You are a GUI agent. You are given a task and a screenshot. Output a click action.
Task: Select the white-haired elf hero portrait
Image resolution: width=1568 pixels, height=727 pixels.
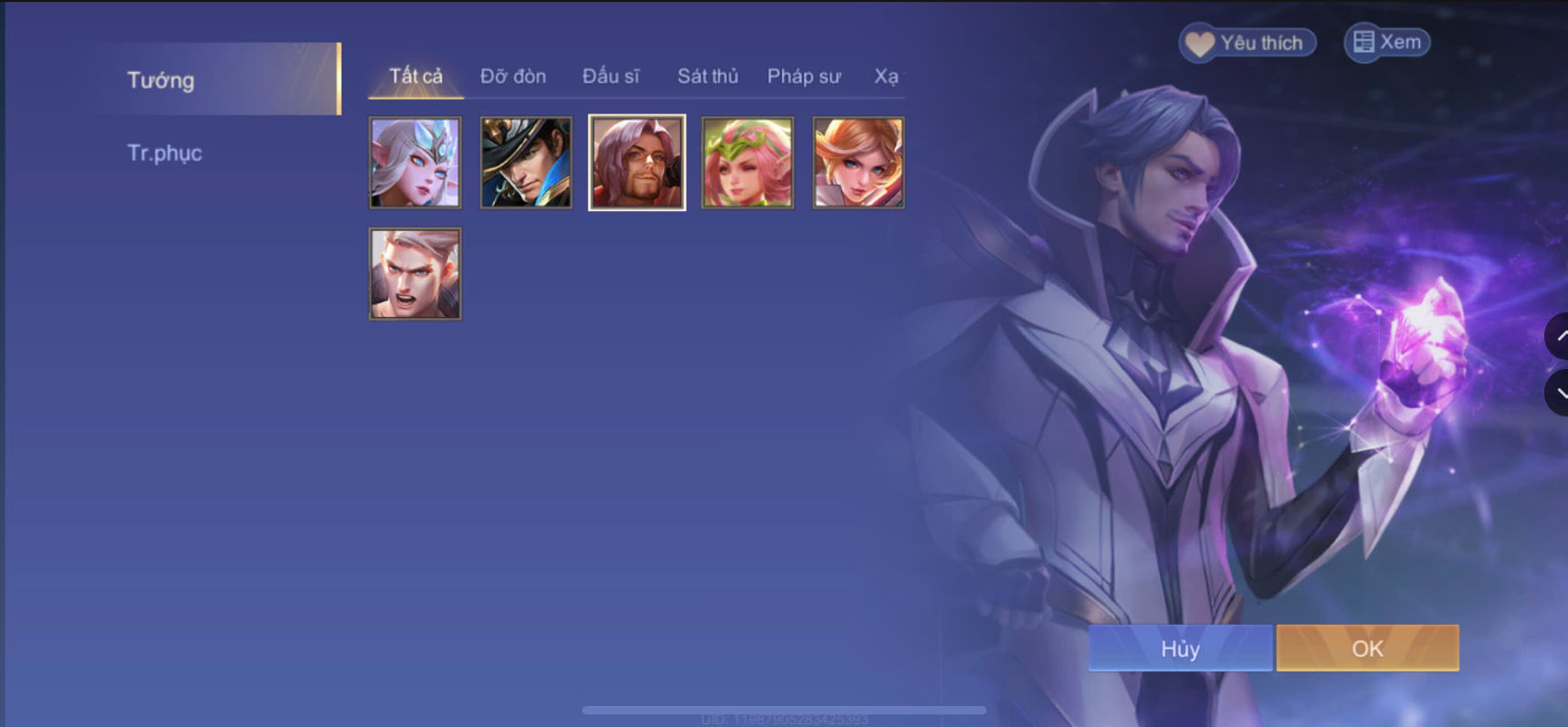[415, 163]
